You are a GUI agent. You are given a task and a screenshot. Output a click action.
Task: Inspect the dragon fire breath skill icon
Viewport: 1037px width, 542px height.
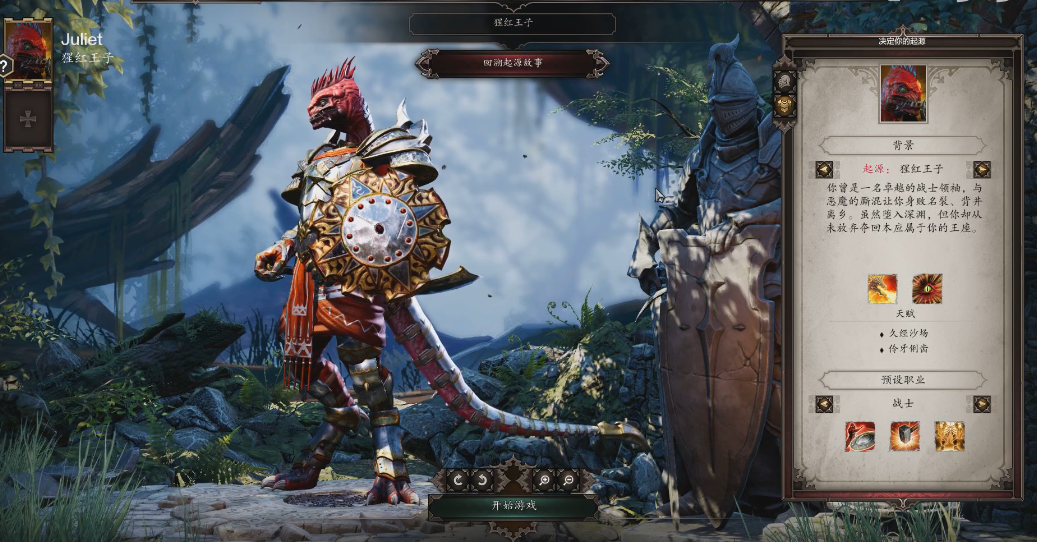pos(882,289)
